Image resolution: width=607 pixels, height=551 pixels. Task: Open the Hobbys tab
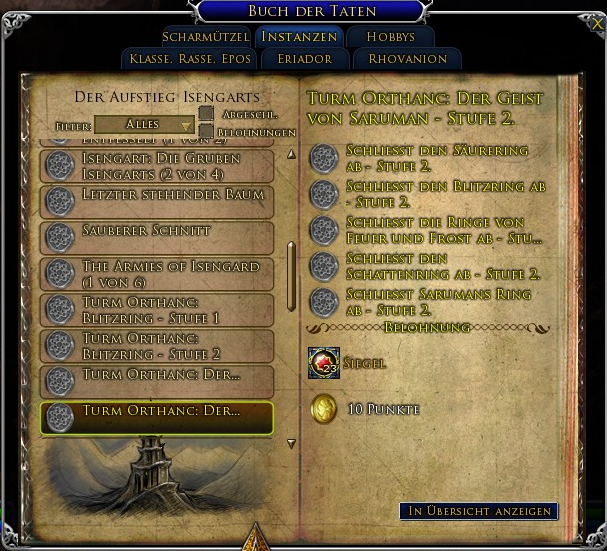pos(390,37)
